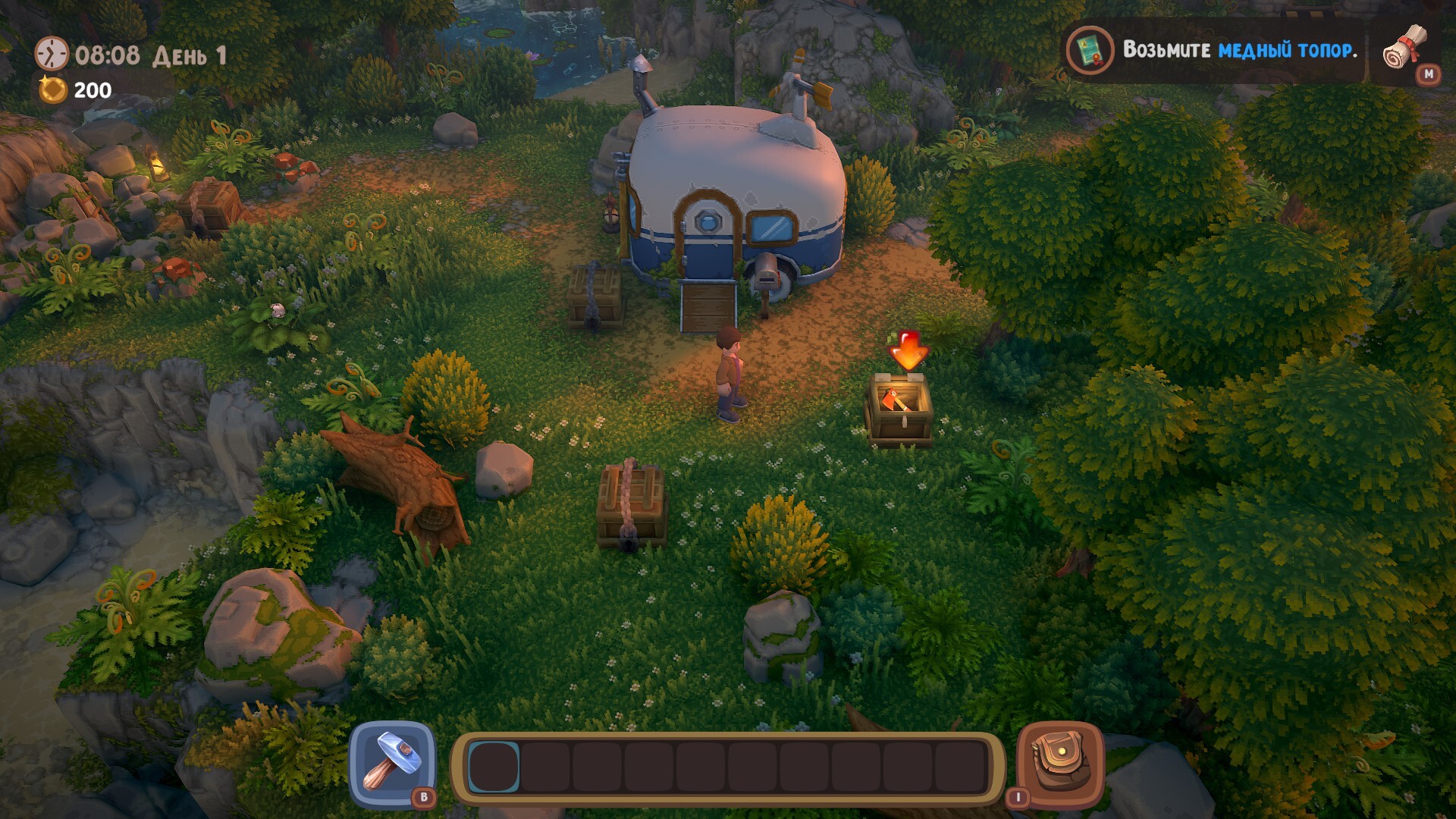Open the map scroll icon
Viewport: 1456px width, 819px height.
(1404, 49)
